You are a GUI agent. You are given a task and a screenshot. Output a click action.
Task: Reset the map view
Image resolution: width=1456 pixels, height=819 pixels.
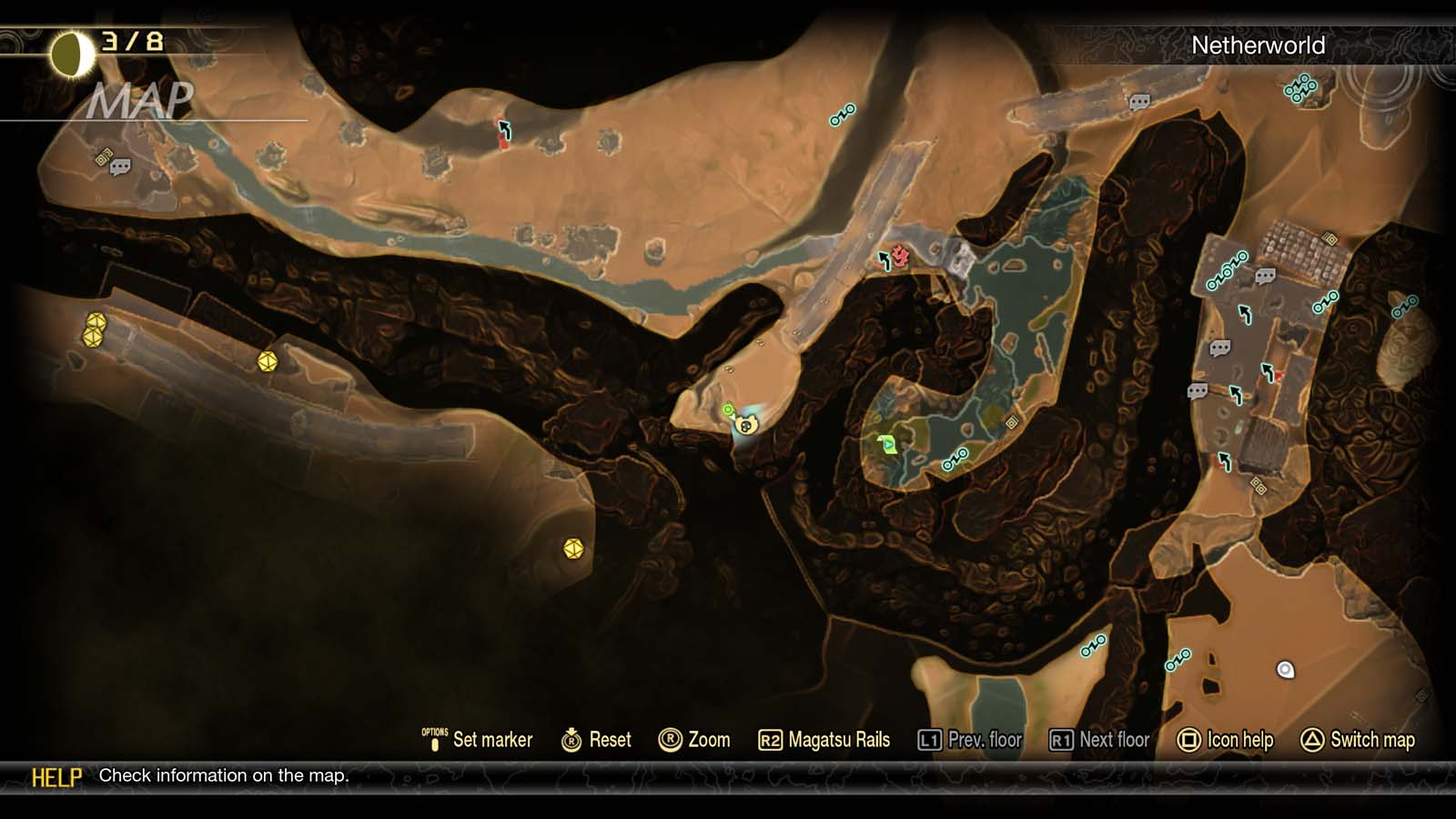[x=608, y=740]
